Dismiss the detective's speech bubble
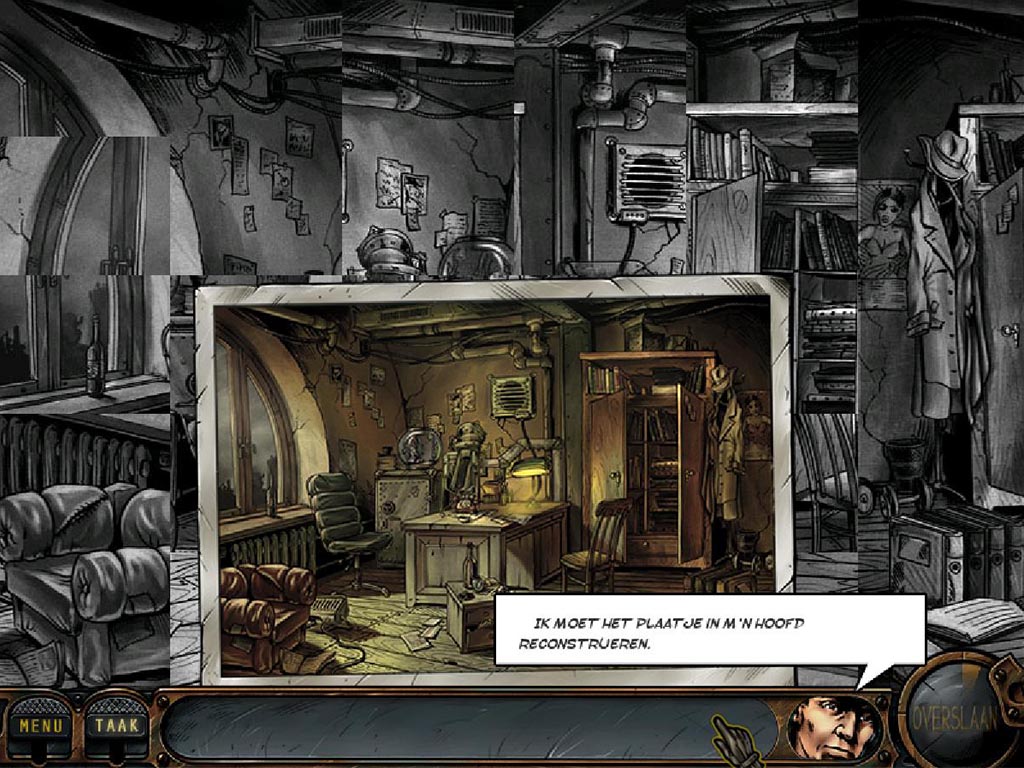Image resolution: width=1024 pixels, height=768 pixels. (709, 630)
